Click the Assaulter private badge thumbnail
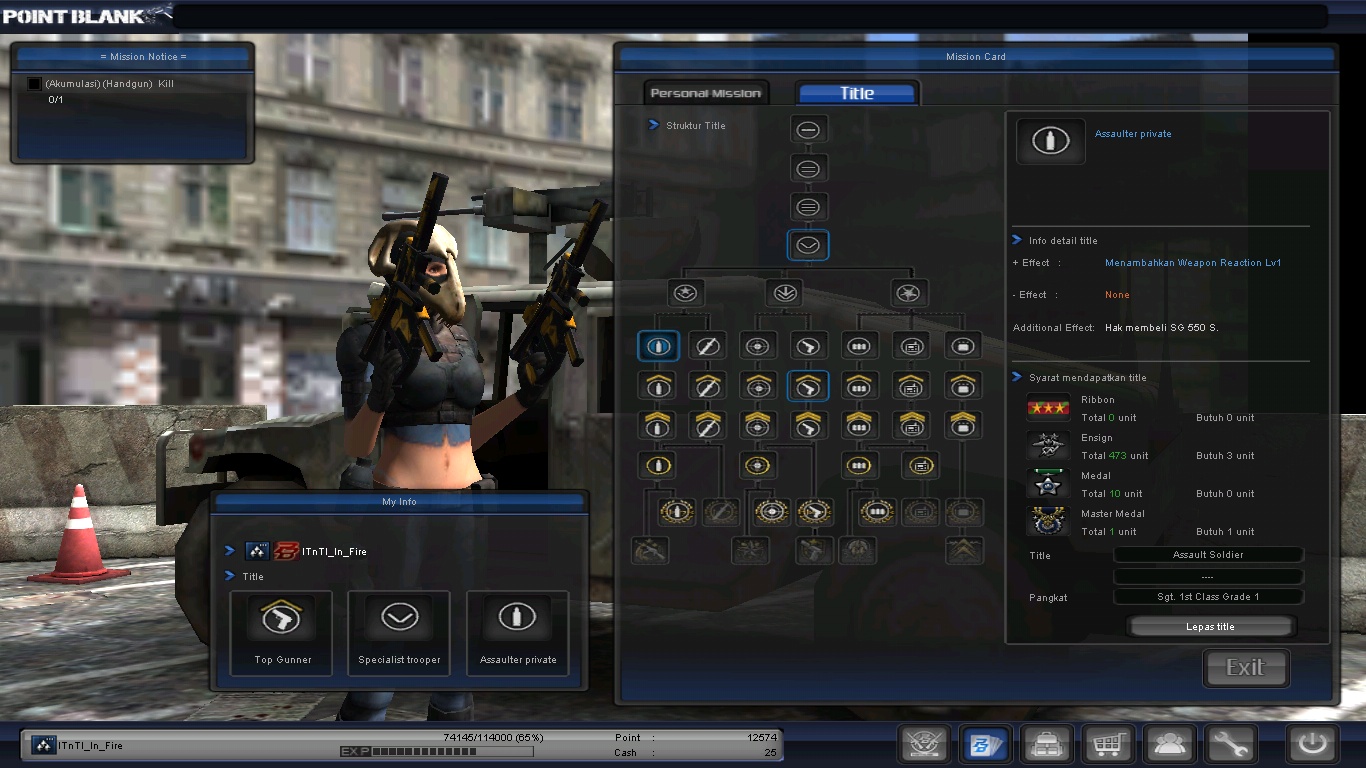 pos(1049,141)
